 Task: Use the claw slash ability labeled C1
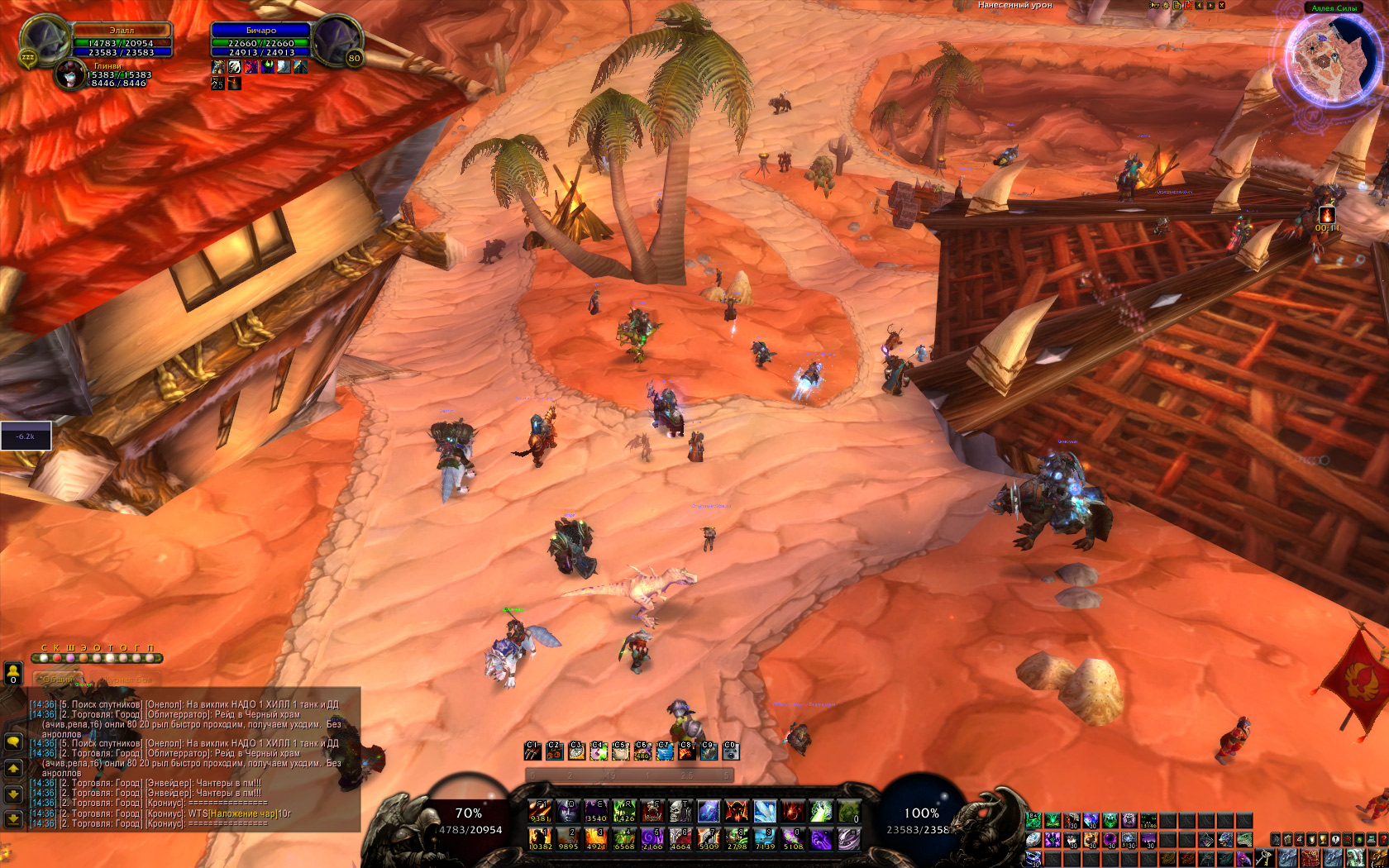pyautogui.click(x=532, y=751)
